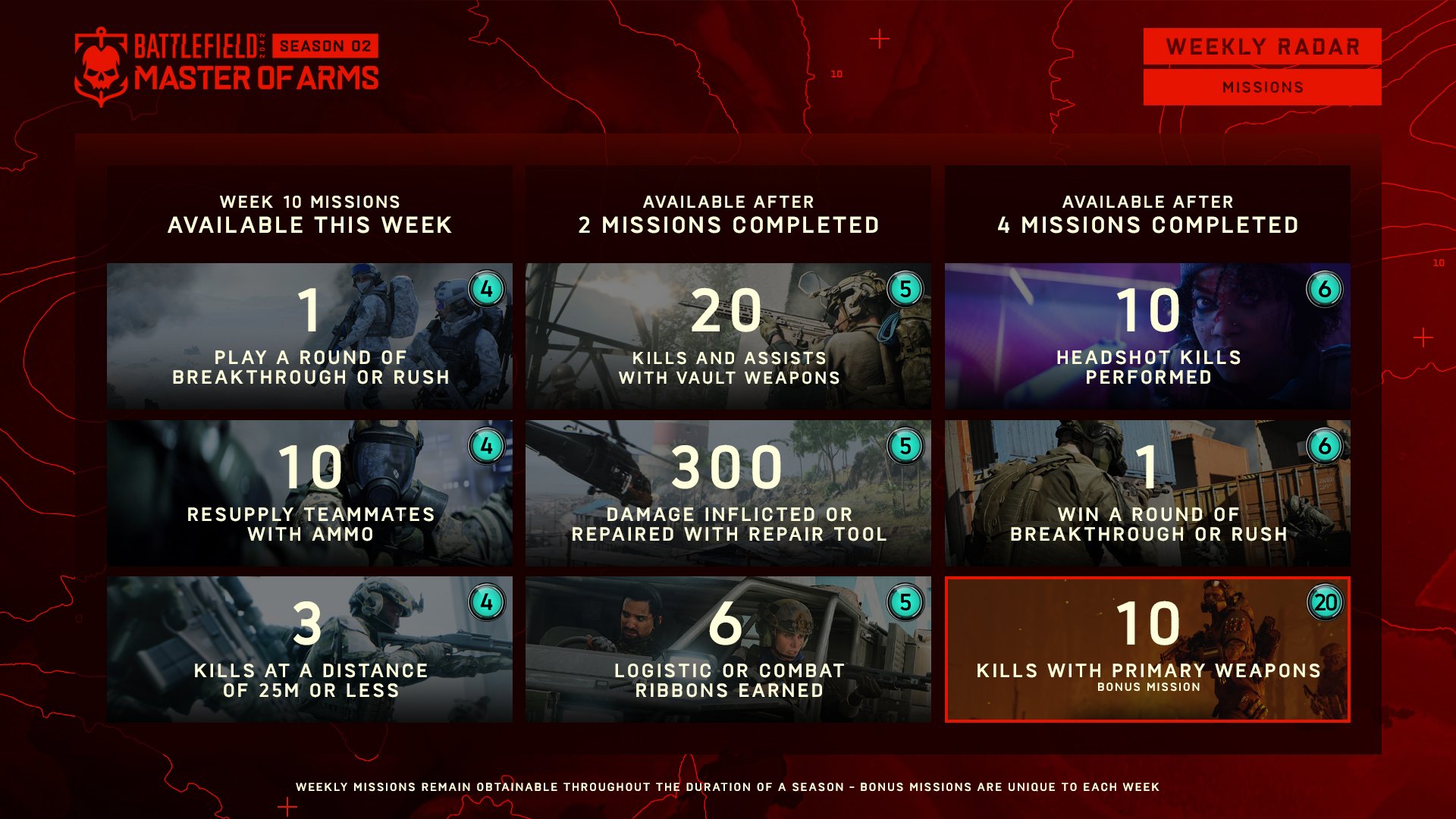
Task: Pick the Logistic or Combat Ribbons mission
Action: (x=728, y=649)
